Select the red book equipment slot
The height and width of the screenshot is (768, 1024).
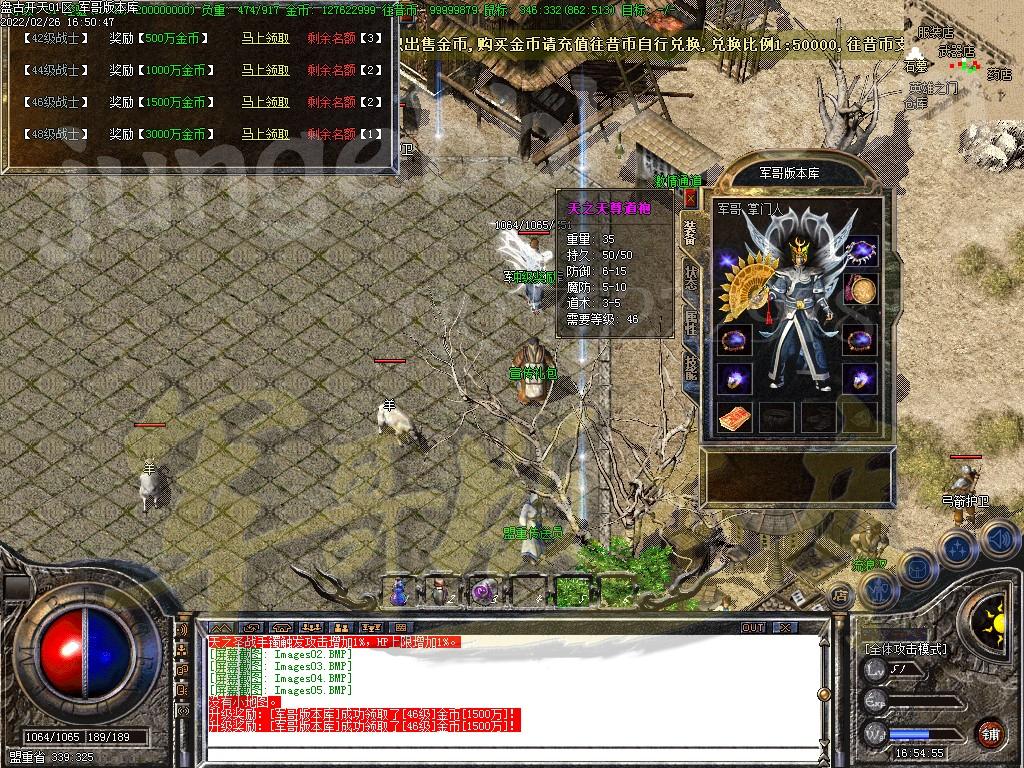click(x=734, y=418)
